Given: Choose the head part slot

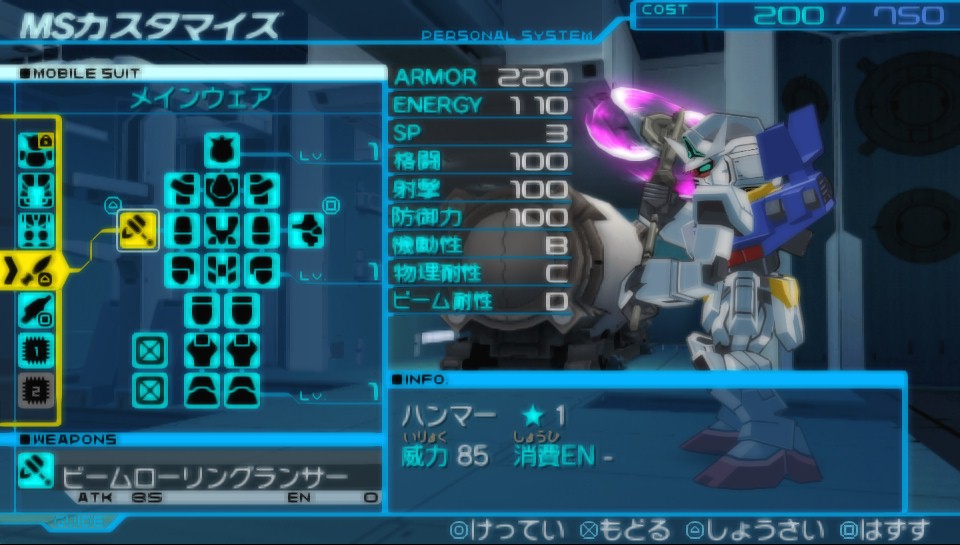Looking at the screenshot, I should click(x=222, y=151).
